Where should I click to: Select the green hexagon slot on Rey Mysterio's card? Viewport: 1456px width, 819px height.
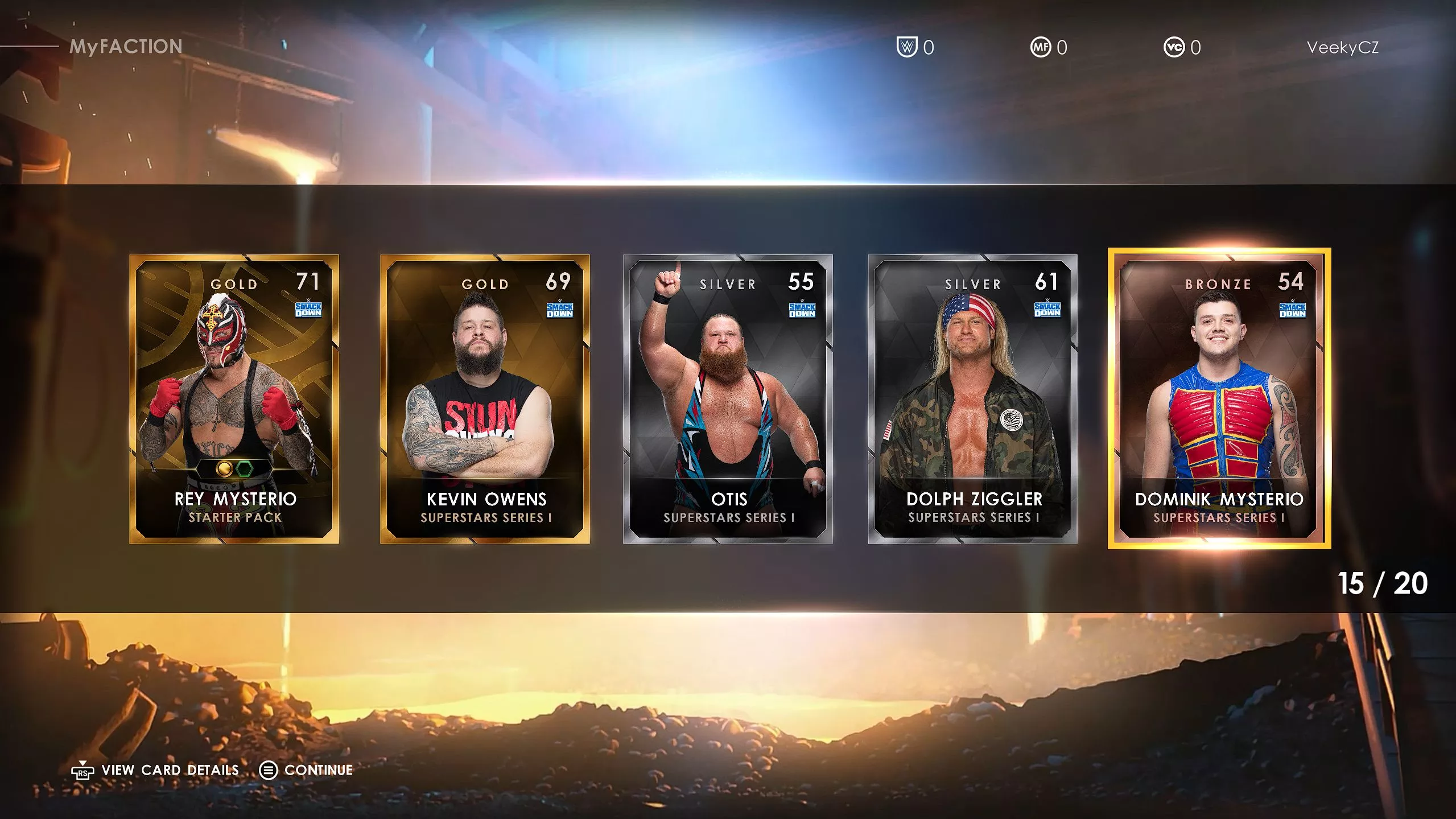coord(245,469)
